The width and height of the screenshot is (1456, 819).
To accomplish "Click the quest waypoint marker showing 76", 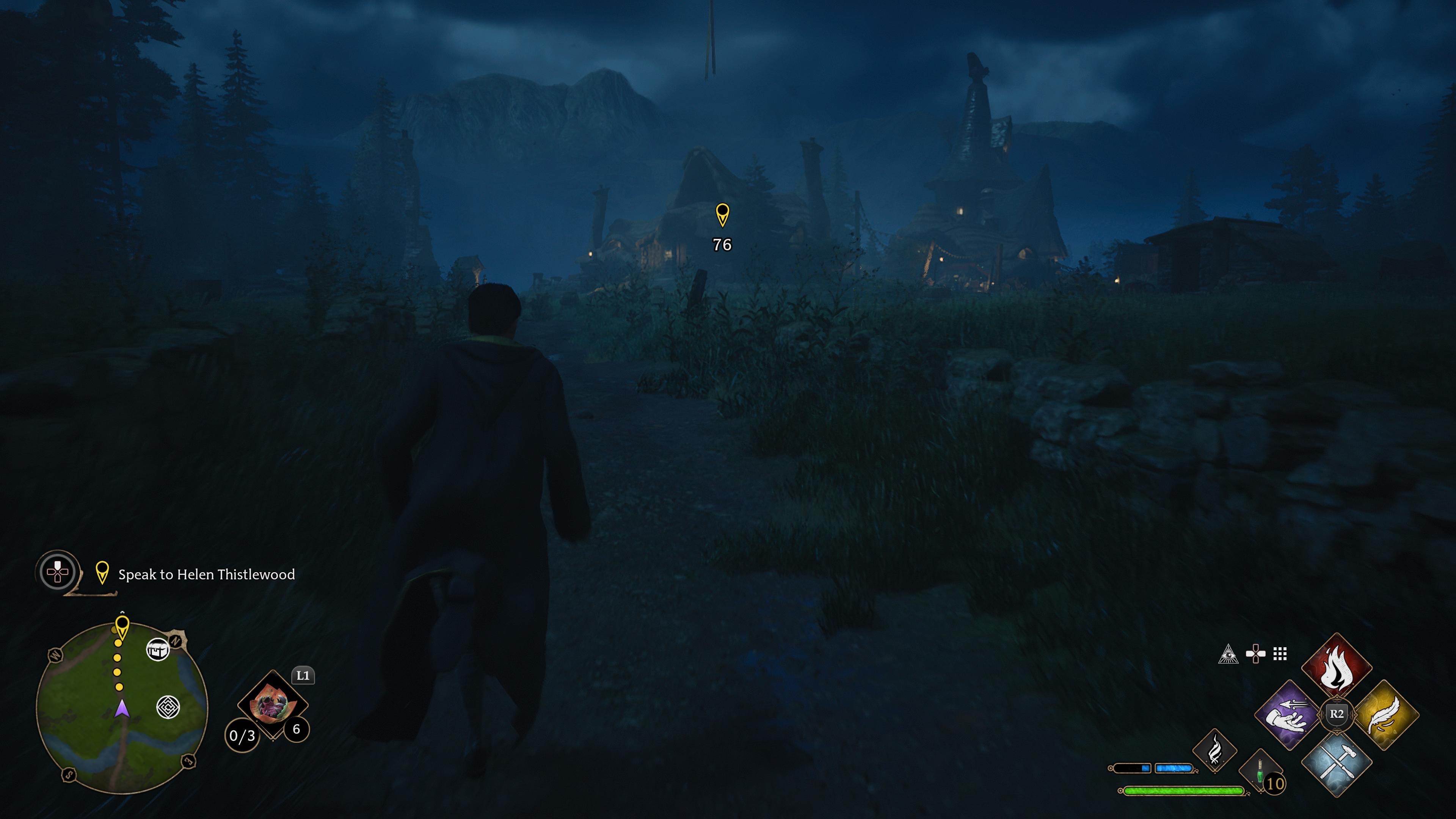I will 722,215.
